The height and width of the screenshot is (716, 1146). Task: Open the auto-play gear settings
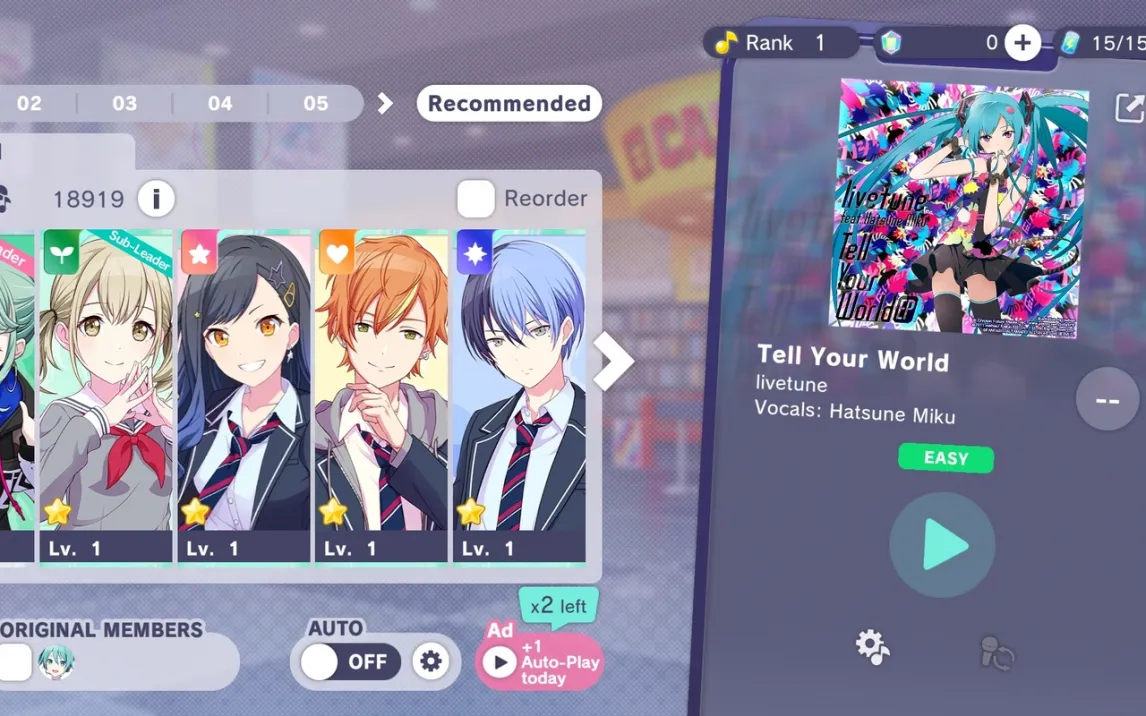(x=431, y=662)
